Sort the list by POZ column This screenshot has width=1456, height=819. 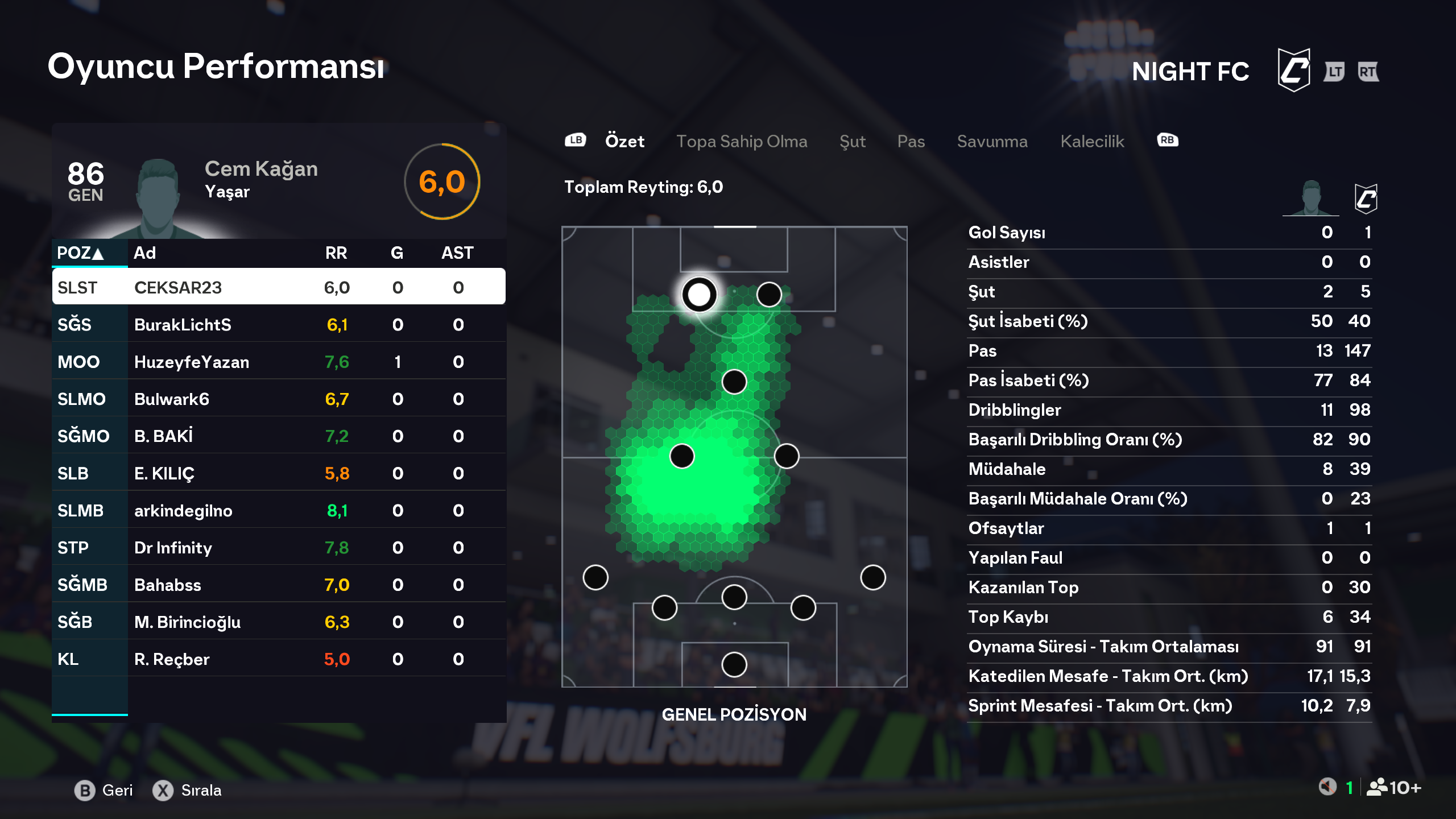[x=80, y=253]
